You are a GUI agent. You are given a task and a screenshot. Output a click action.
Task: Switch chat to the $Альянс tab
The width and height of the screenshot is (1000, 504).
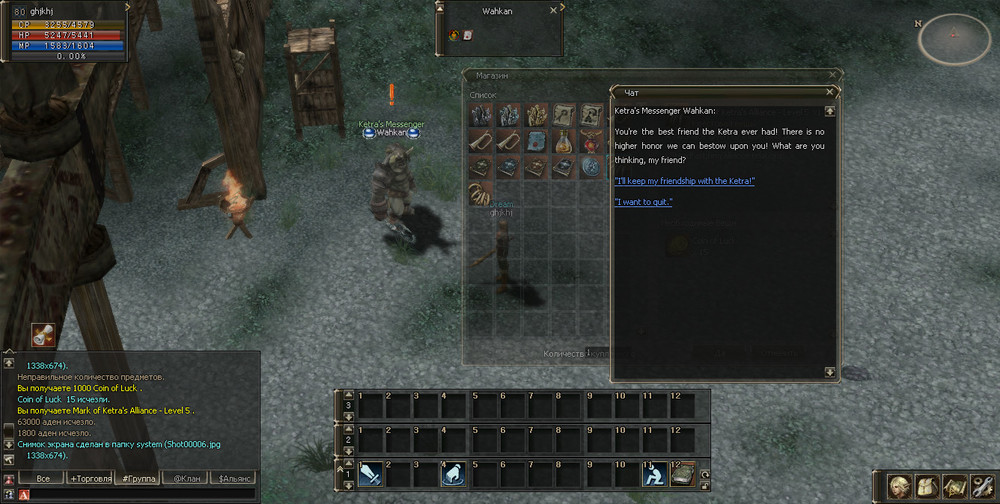pyautogui.click(x=236, y=479)
